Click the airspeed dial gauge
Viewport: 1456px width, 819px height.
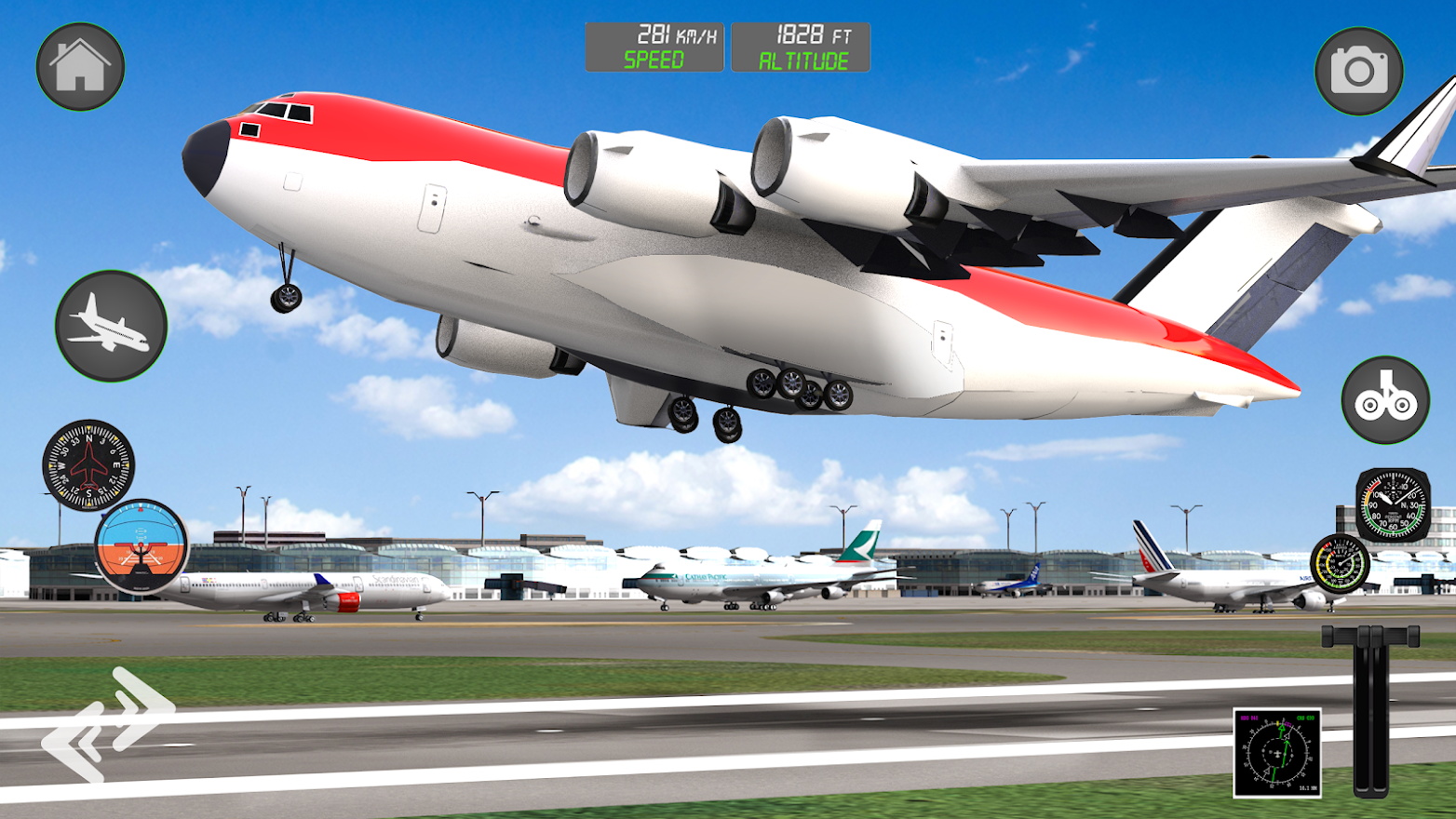[x=1392, y=505]
